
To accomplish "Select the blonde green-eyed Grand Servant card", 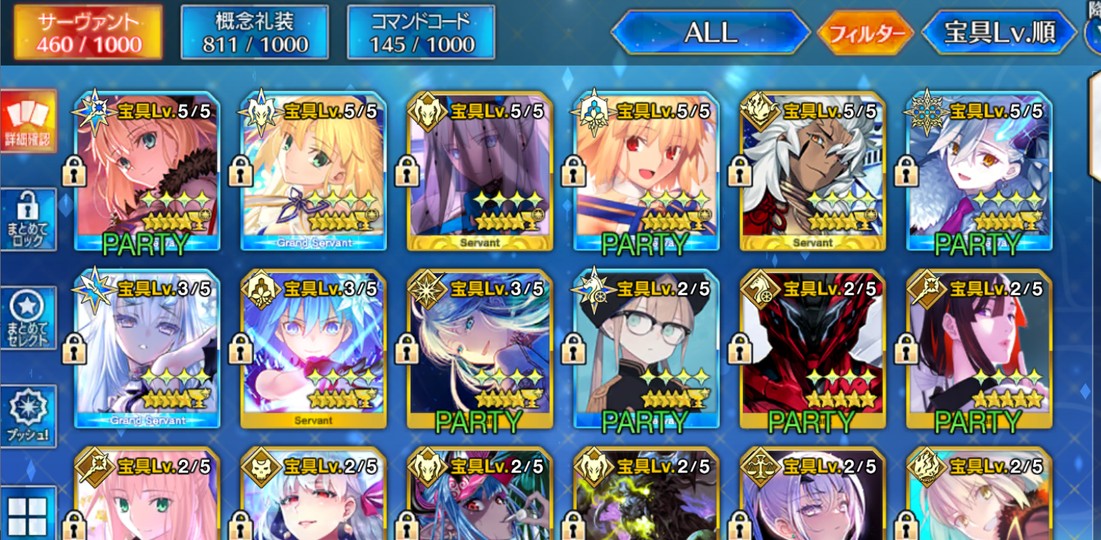I will (313, 172).
